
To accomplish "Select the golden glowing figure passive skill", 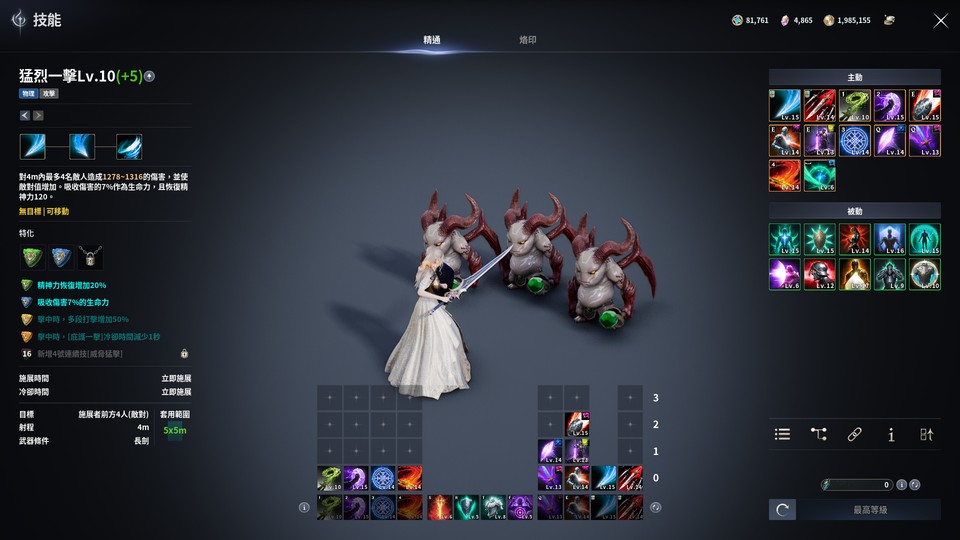I will click(854, 274).
